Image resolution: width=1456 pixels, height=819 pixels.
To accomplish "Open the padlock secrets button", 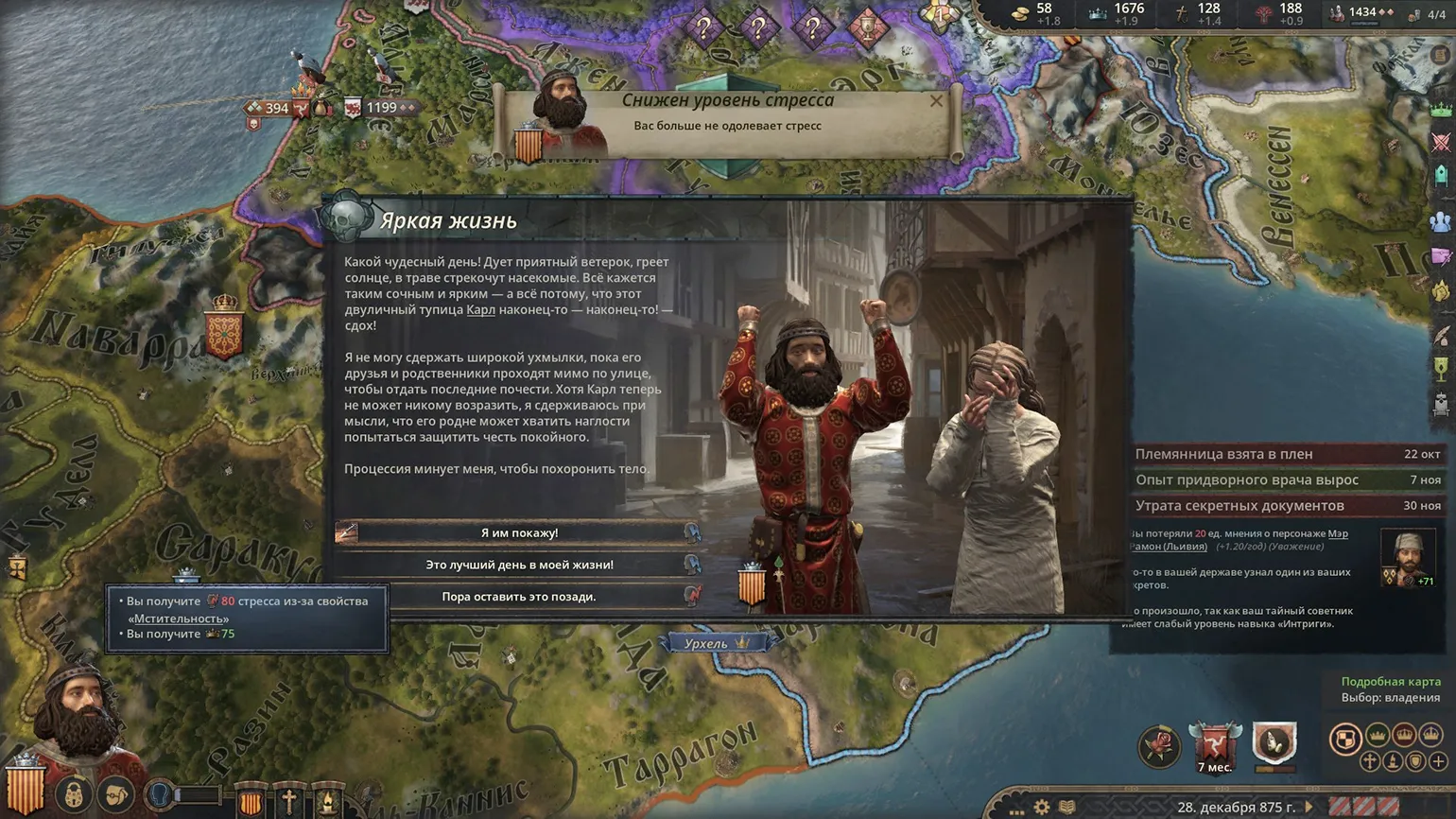I will click(x=73, y=795).
